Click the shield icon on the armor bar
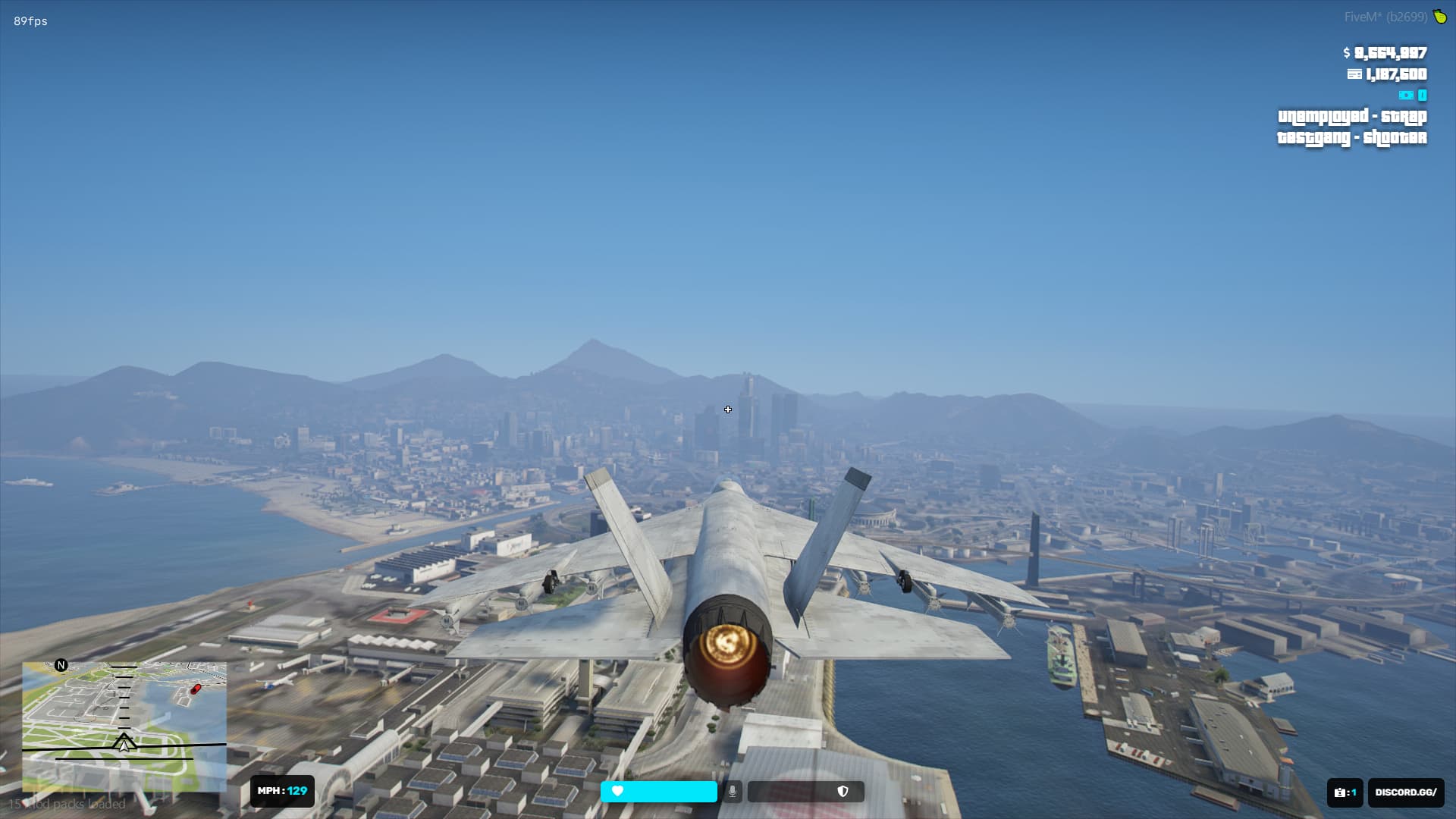Image resolution: width=1456 pixels, height=819 pixels. [x=843, y=790]
